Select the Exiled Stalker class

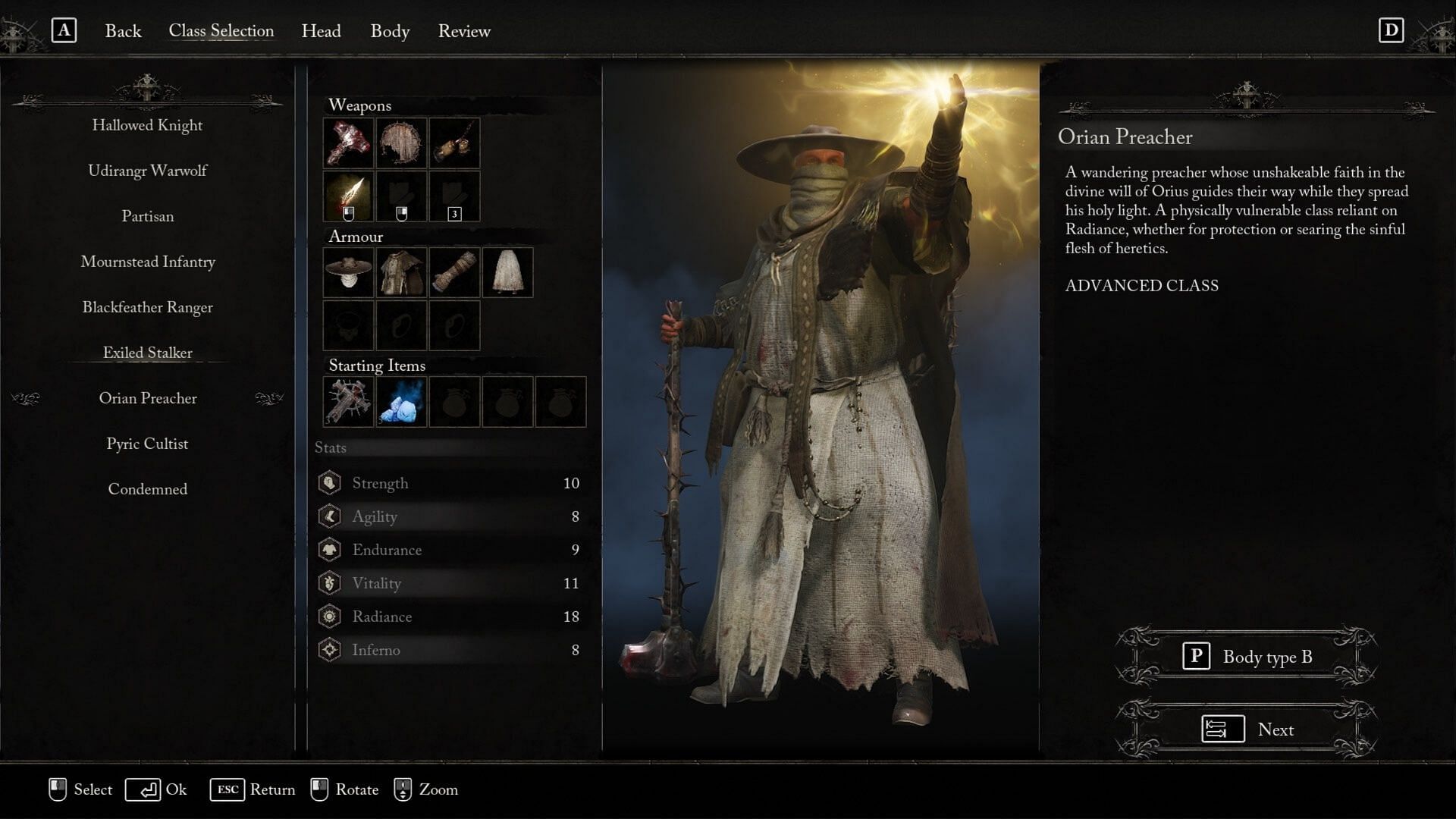147,353
